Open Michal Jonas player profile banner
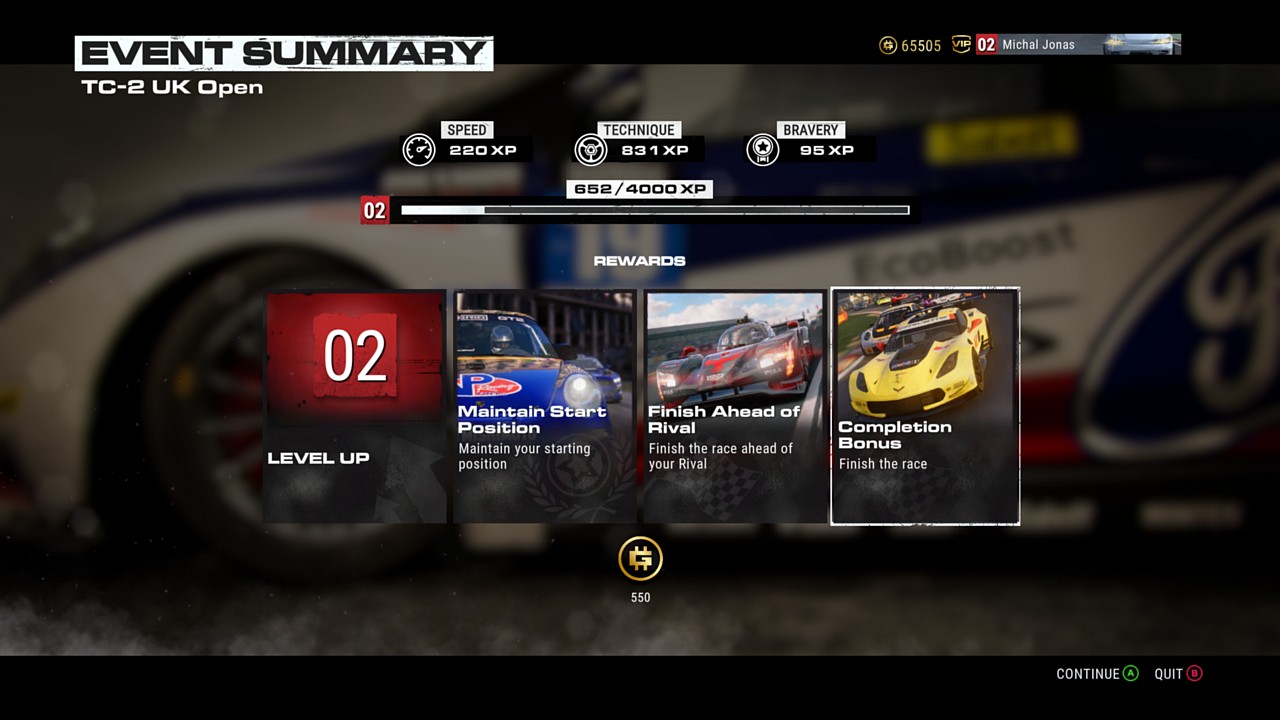 1078,44
